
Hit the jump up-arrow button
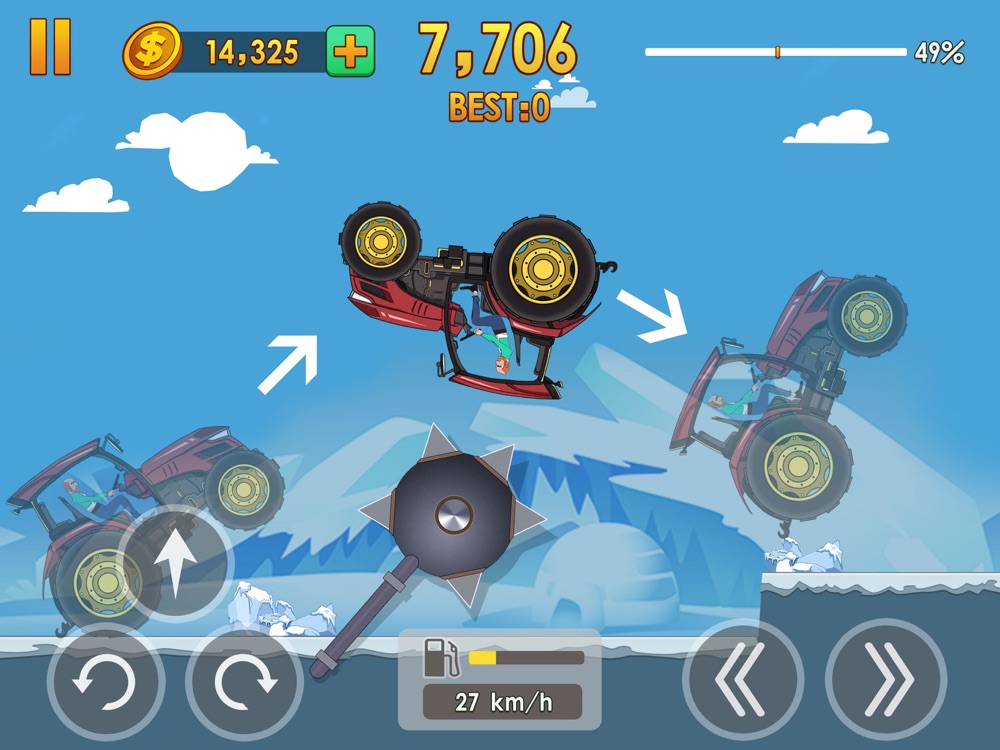pyautogui.click(x=176, y=563)
